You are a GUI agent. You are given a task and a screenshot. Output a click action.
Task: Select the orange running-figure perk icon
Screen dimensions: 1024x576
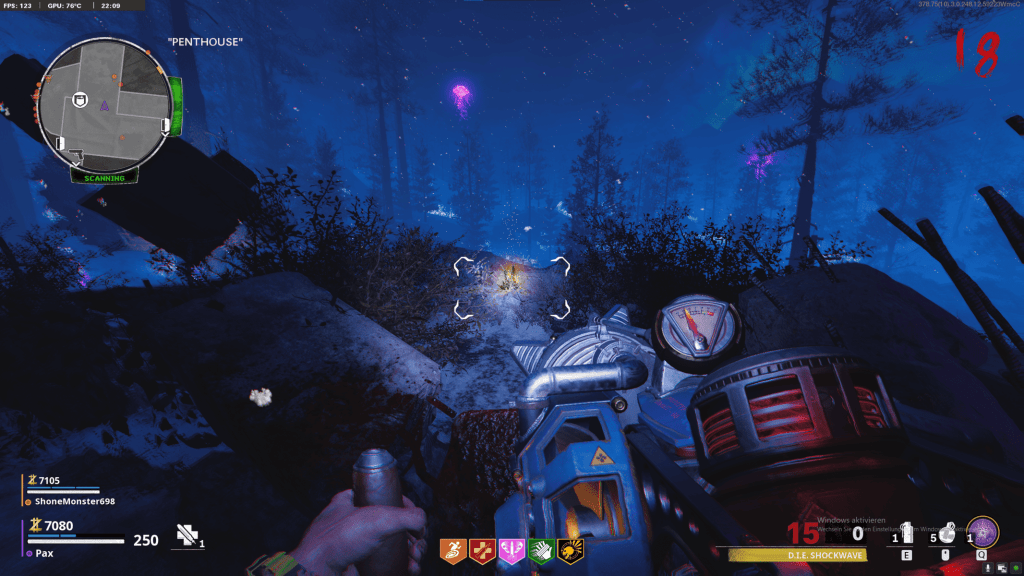tap(452, 550)
